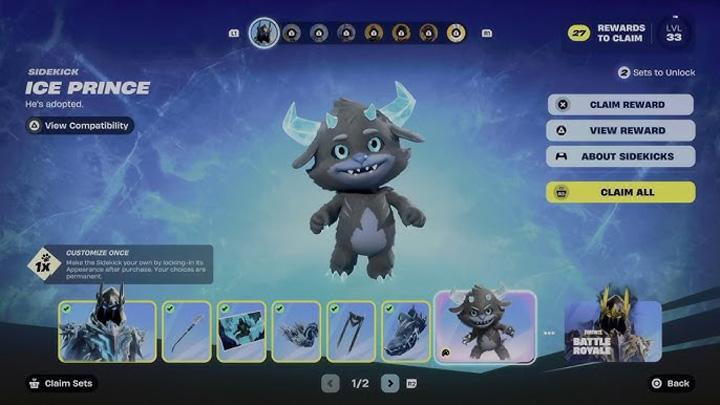The width and height of the screenshot is (720, 405).
Task: Choose the Ice Prince sidekick reward tile
Action: pyautogui.click(x=485, y=328)
